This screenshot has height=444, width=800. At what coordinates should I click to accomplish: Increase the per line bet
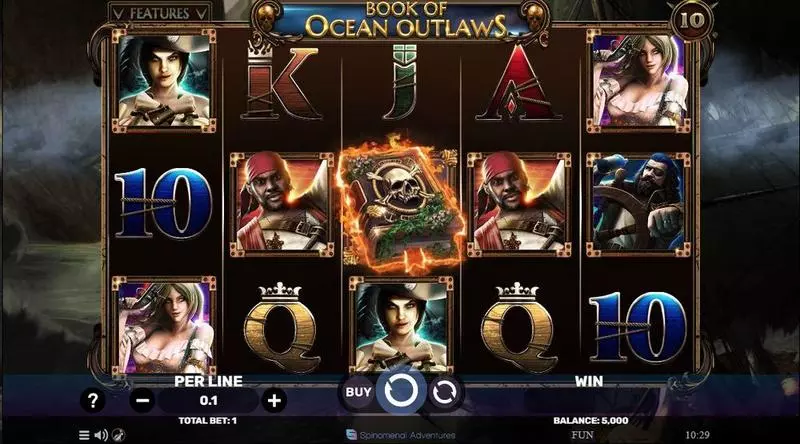click(274, 400)
